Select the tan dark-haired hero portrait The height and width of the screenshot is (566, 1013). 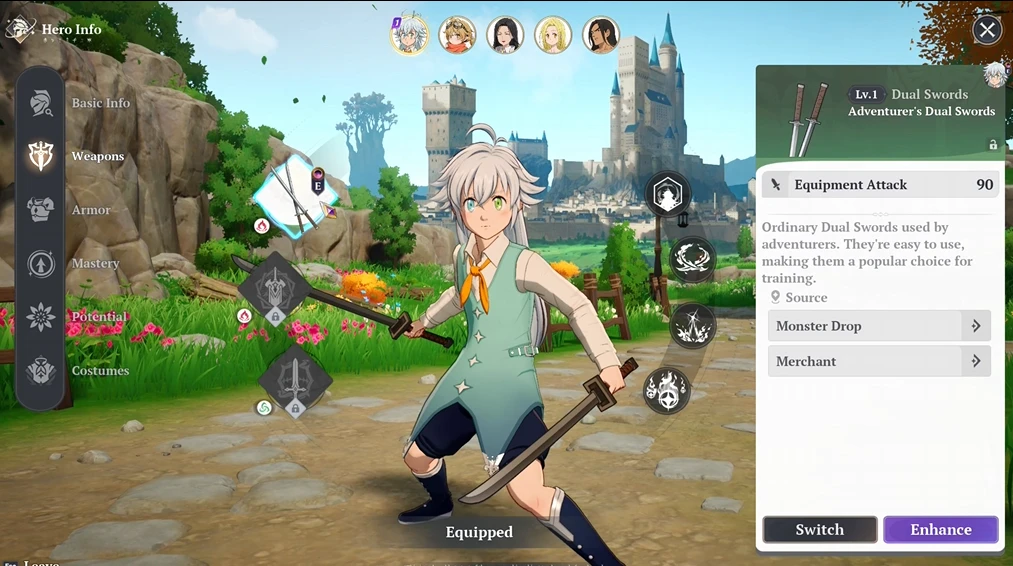click(x=601, y=35)
